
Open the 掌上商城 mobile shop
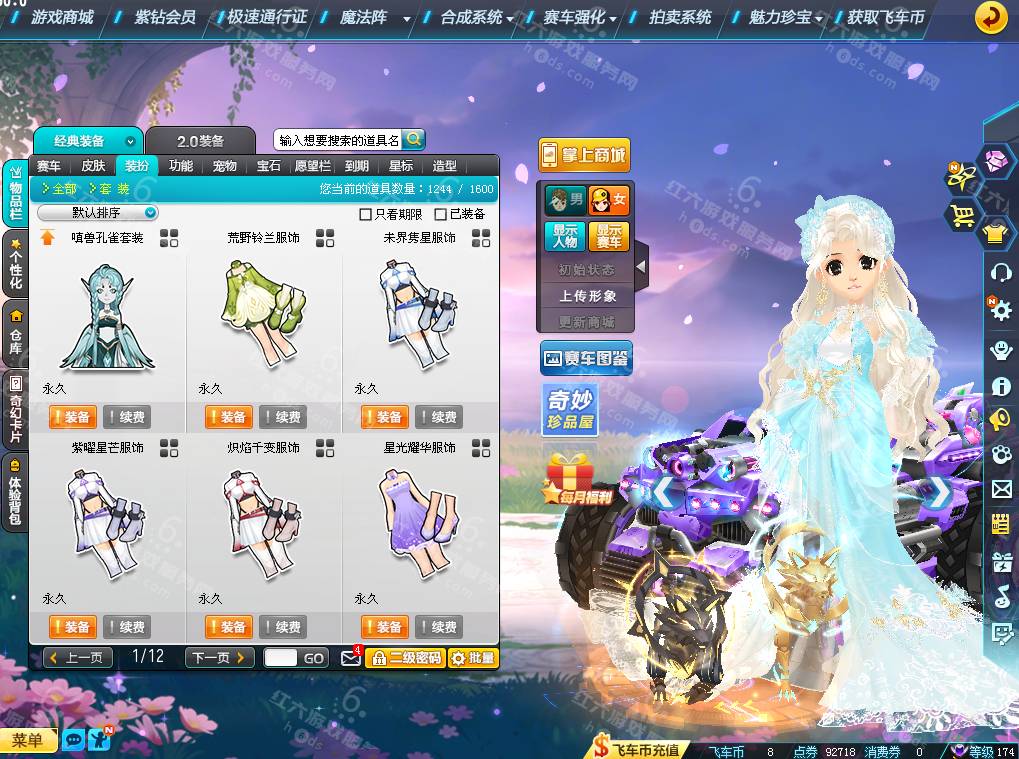click(584, 155)
